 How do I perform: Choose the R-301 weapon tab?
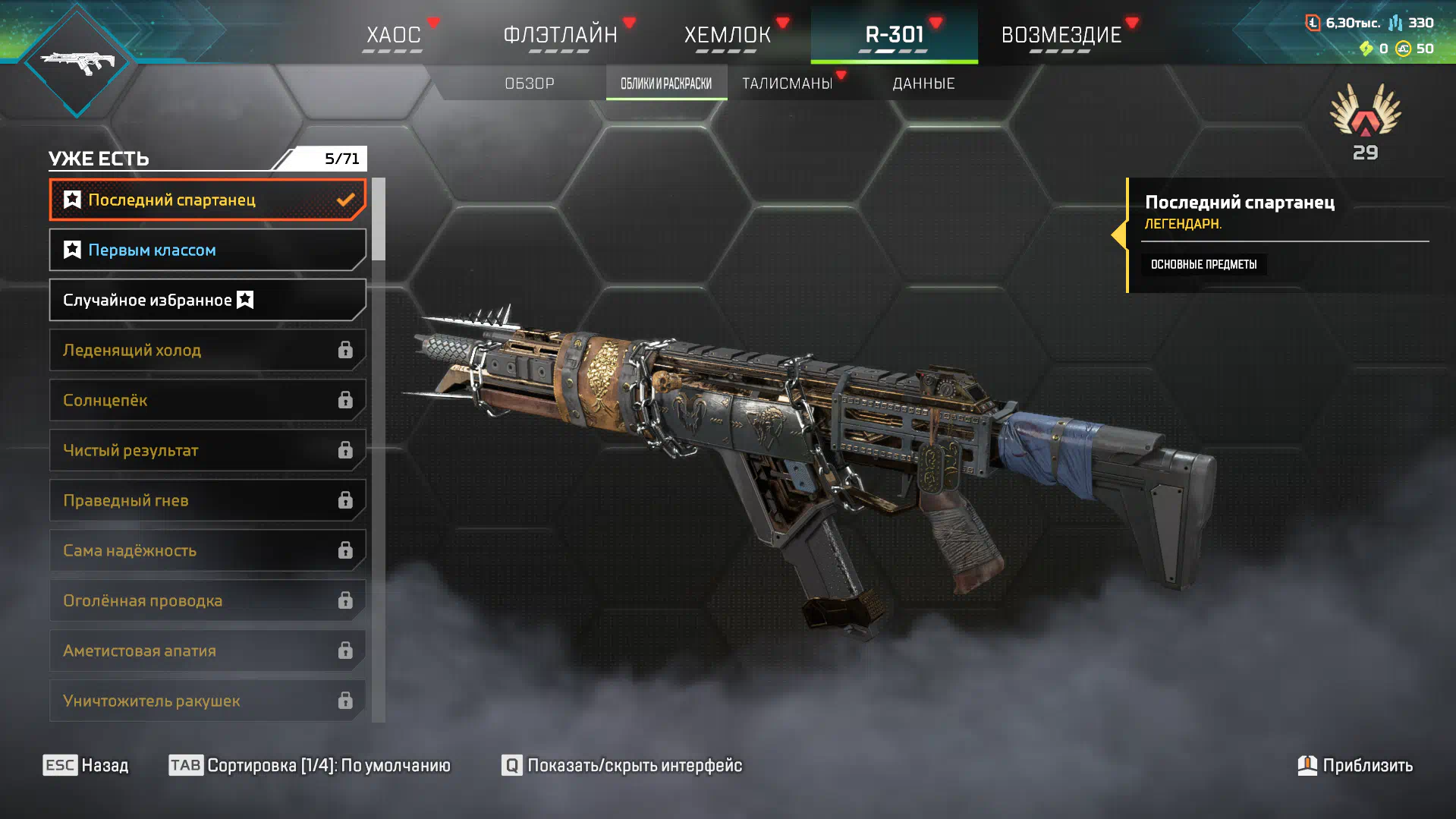(x=894, y=35)
